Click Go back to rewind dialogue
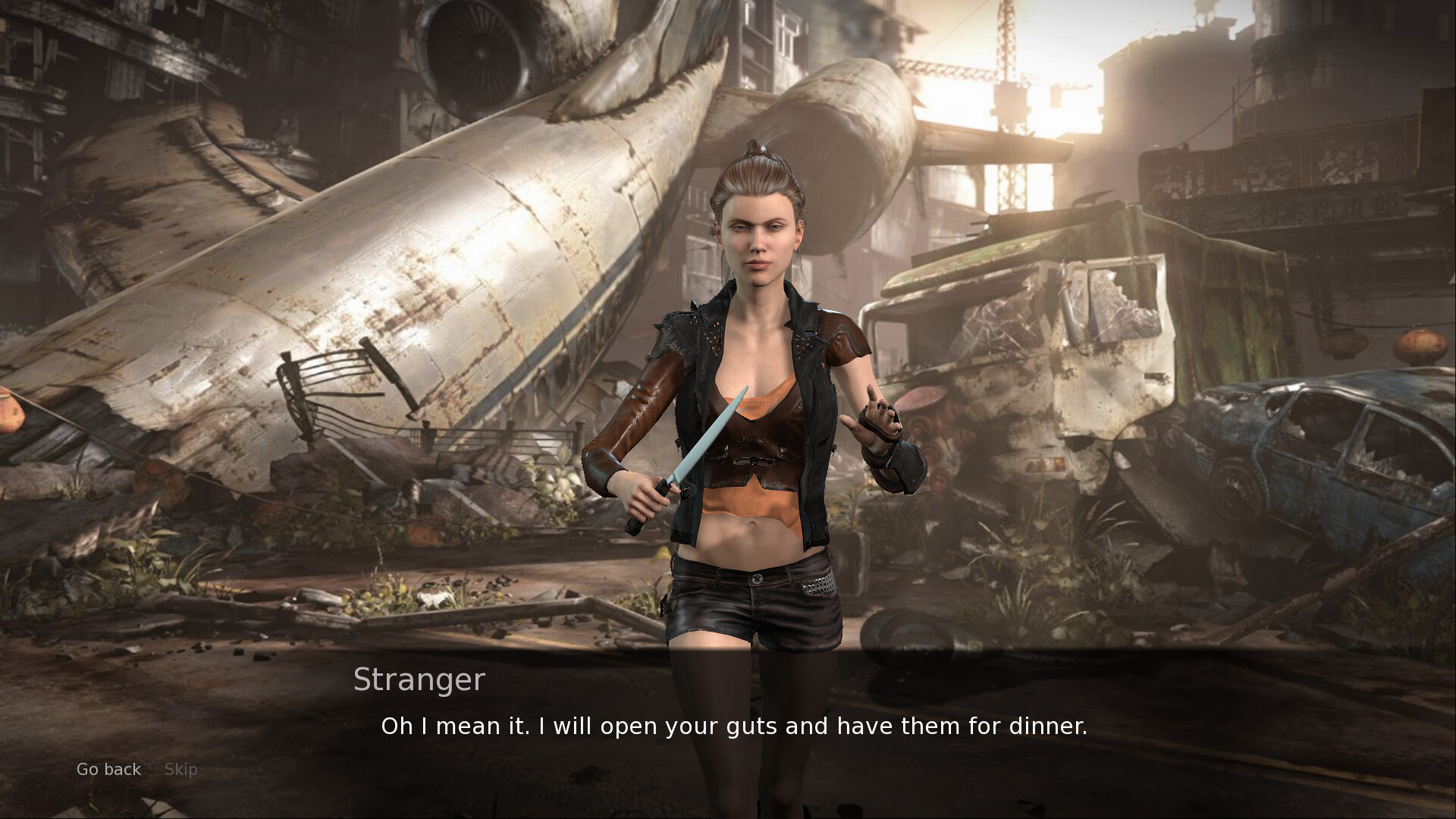 tap(108, 769)
